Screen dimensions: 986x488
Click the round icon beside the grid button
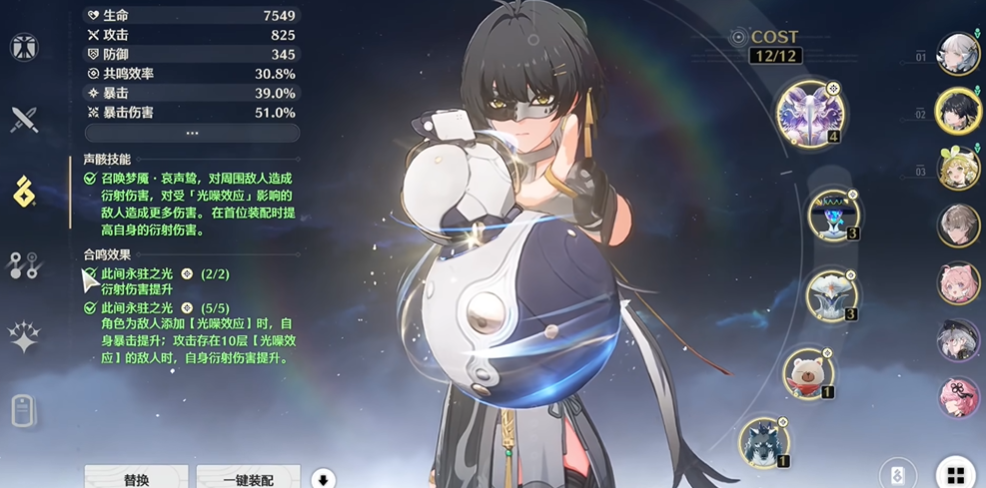pyautogui.click(x=897, y=474)
